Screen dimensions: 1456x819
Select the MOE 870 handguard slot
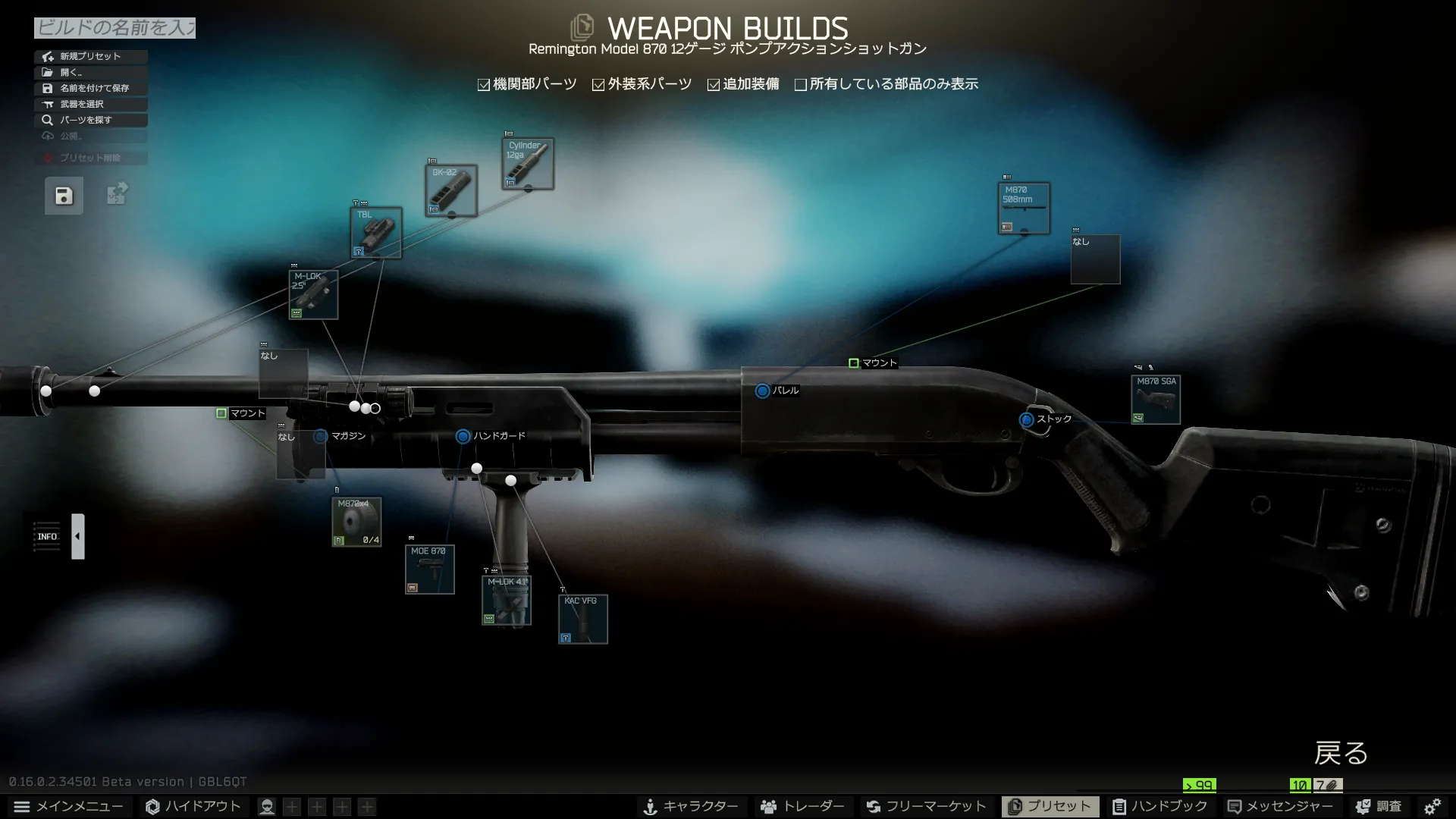429,570
